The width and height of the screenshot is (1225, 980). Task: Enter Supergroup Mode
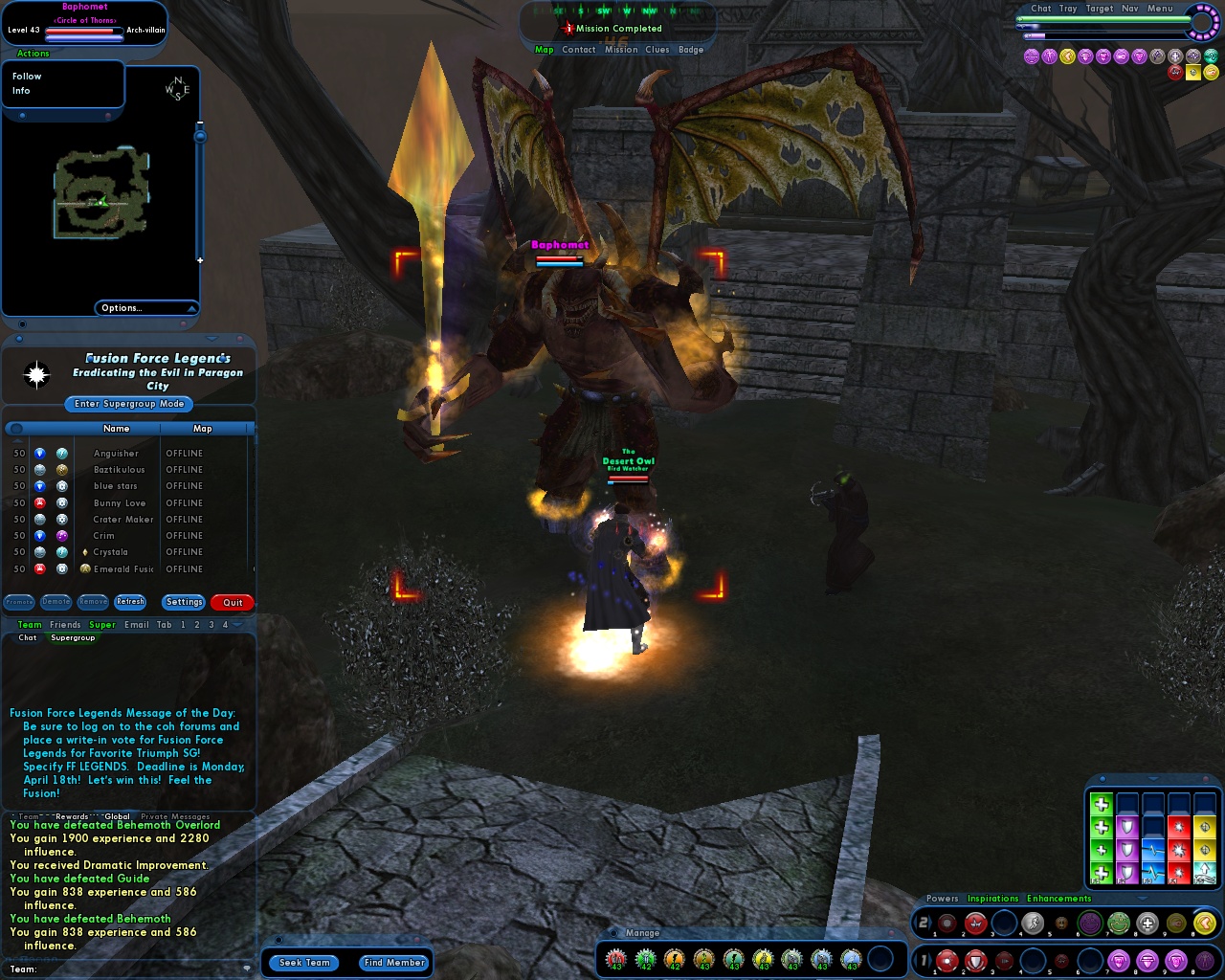point(127,404)
